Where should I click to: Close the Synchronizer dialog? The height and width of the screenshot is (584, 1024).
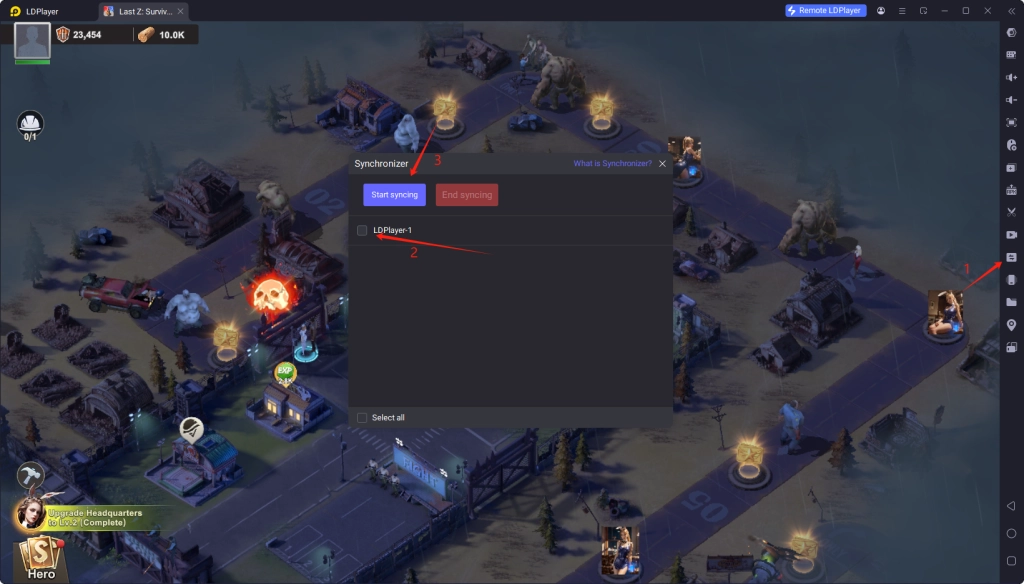(662, 163)
